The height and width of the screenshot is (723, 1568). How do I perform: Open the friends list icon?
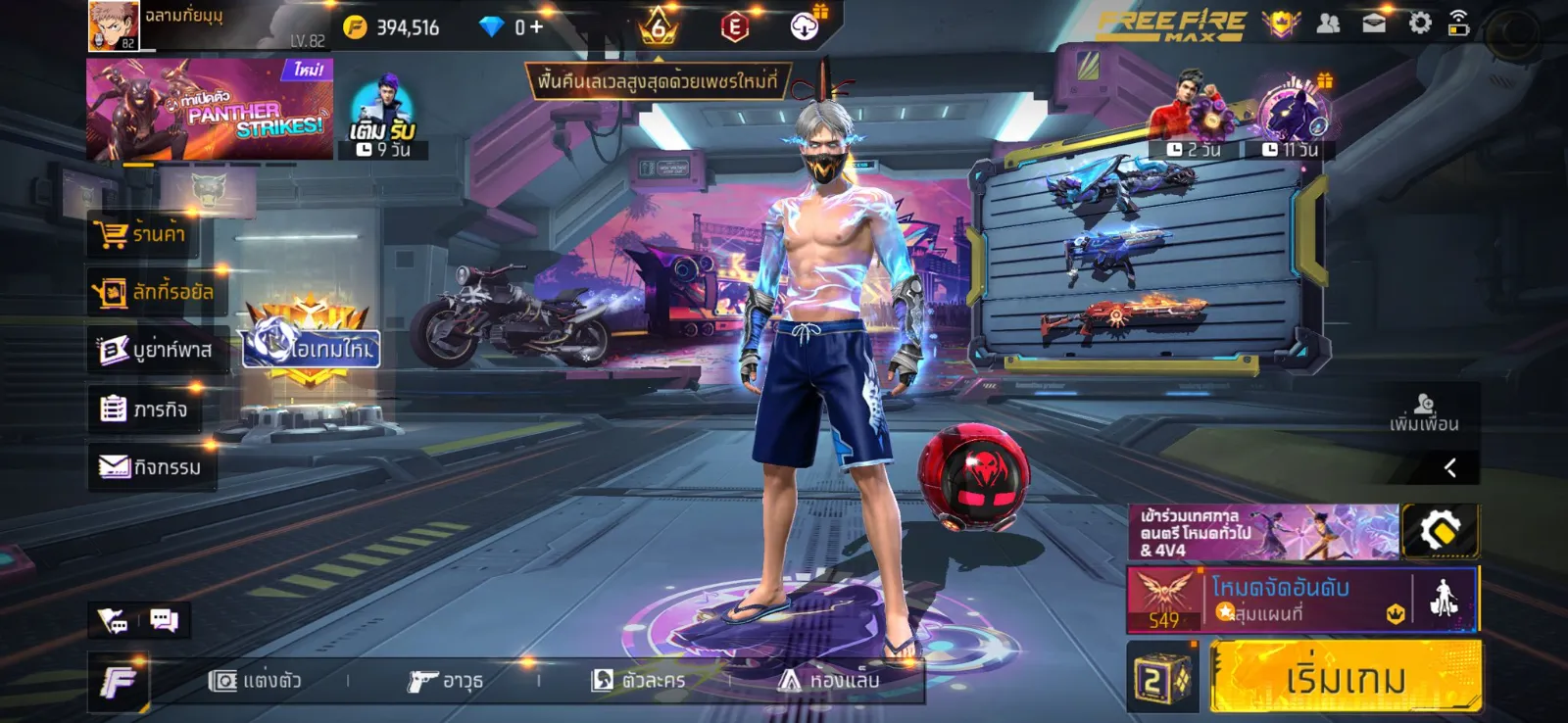tap(1328, 24)
